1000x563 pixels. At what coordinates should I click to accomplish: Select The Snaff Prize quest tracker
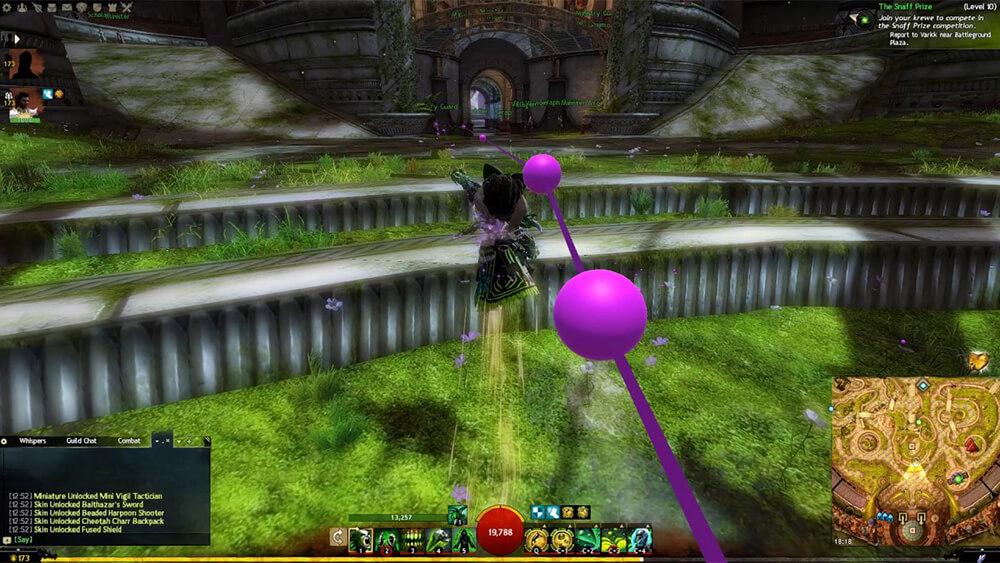[906, 6]
